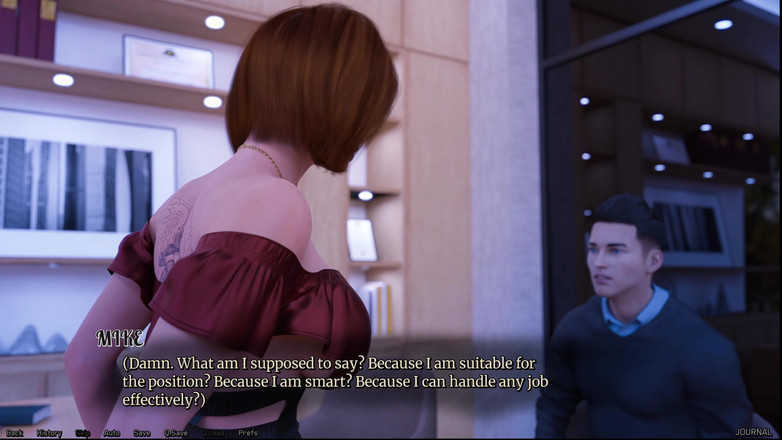Activate Skip to fast-forward dialogue
Screen dimensions: 782x440
[x=83, y=433]
